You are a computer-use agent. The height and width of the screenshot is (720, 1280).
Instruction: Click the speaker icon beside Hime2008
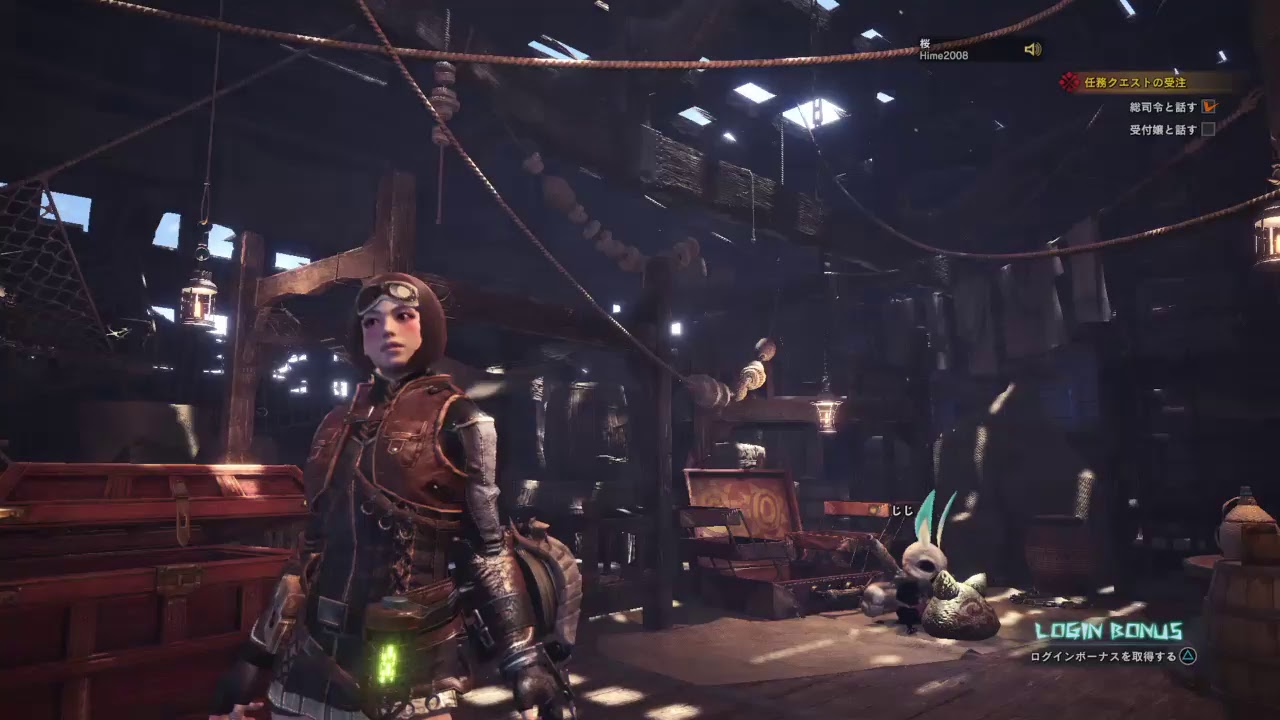(x=1032, y=50)
